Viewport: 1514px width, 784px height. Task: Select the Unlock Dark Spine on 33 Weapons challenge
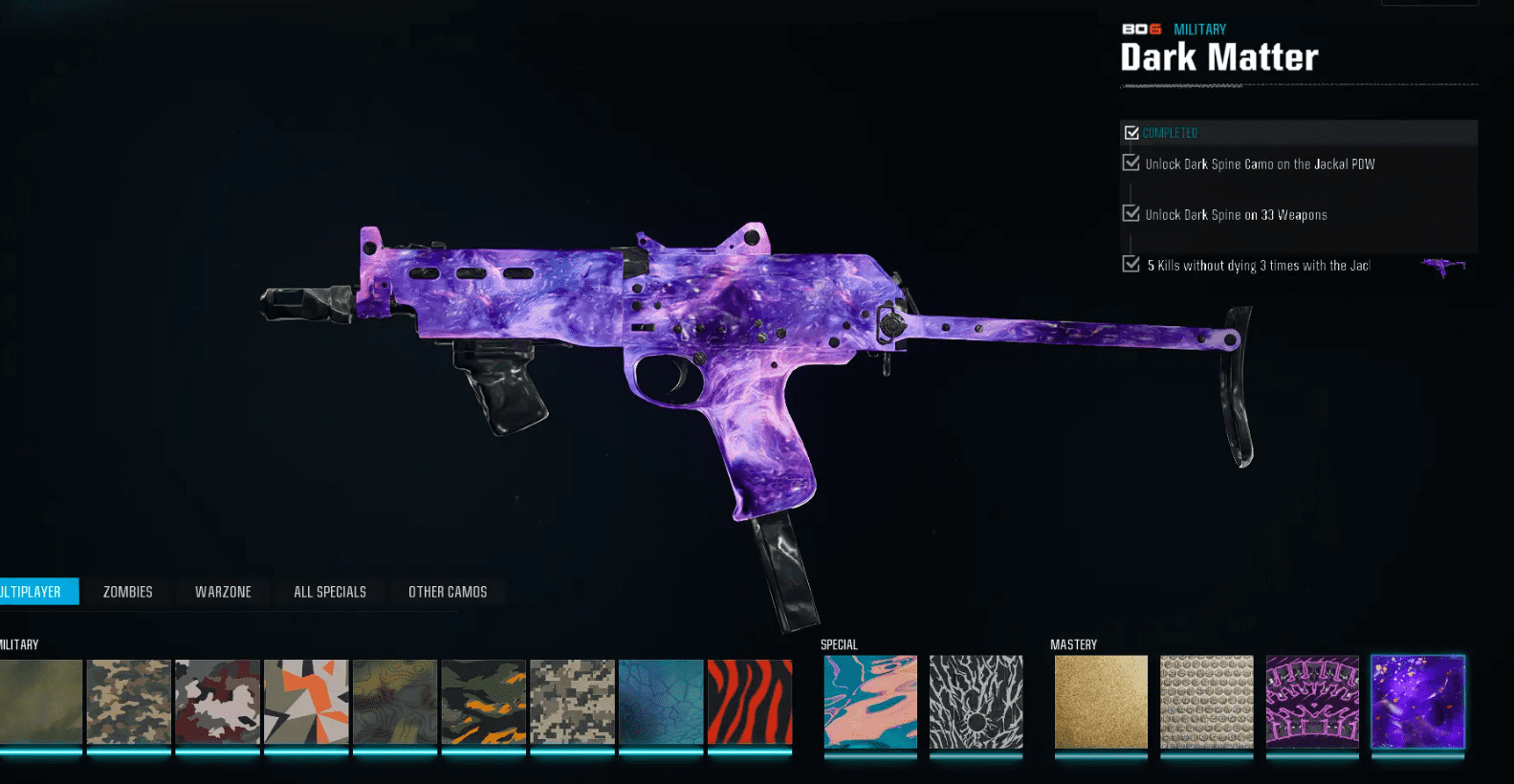pyautogui.click(x=1236, y=215)
